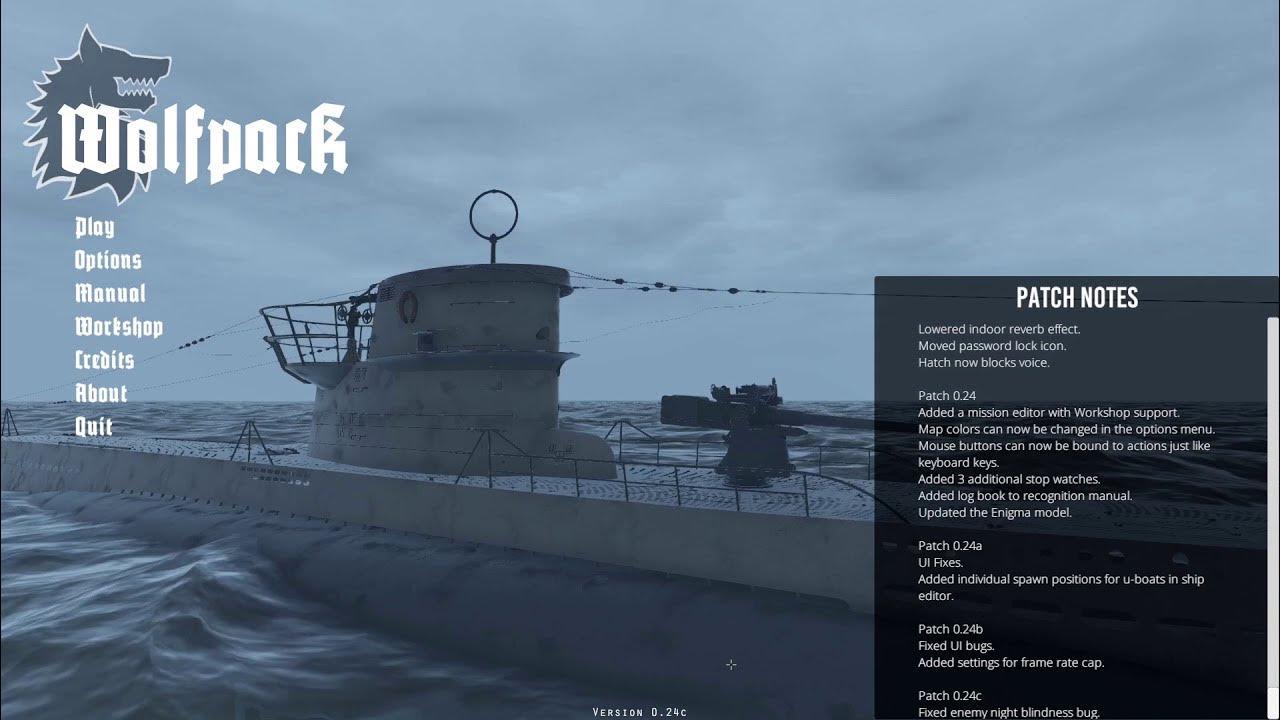Select Play from the main menu

point(95,228)
